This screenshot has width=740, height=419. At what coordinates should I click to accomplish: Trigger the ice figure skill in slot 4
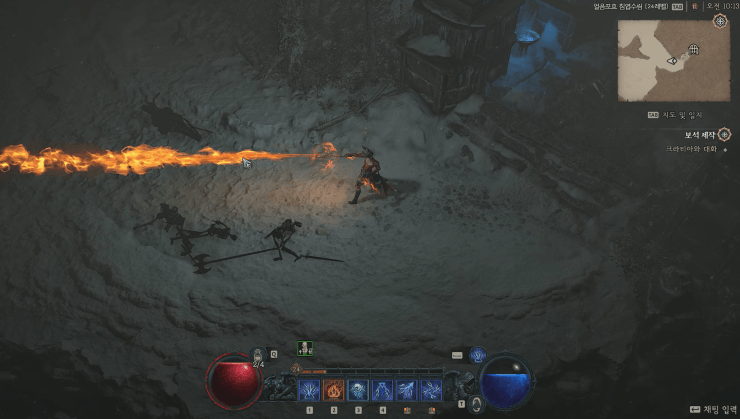(x=383, y=388)
